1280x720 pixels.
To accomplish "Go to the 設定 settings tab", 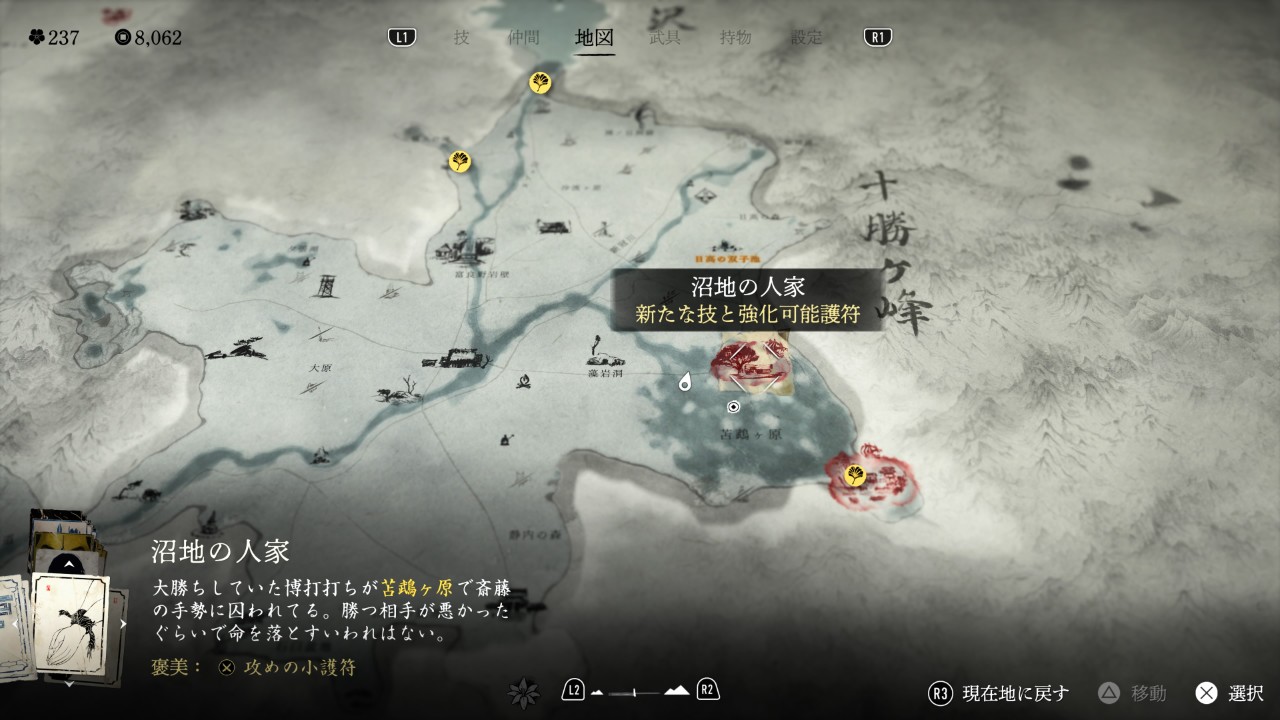I will point(806,38).
